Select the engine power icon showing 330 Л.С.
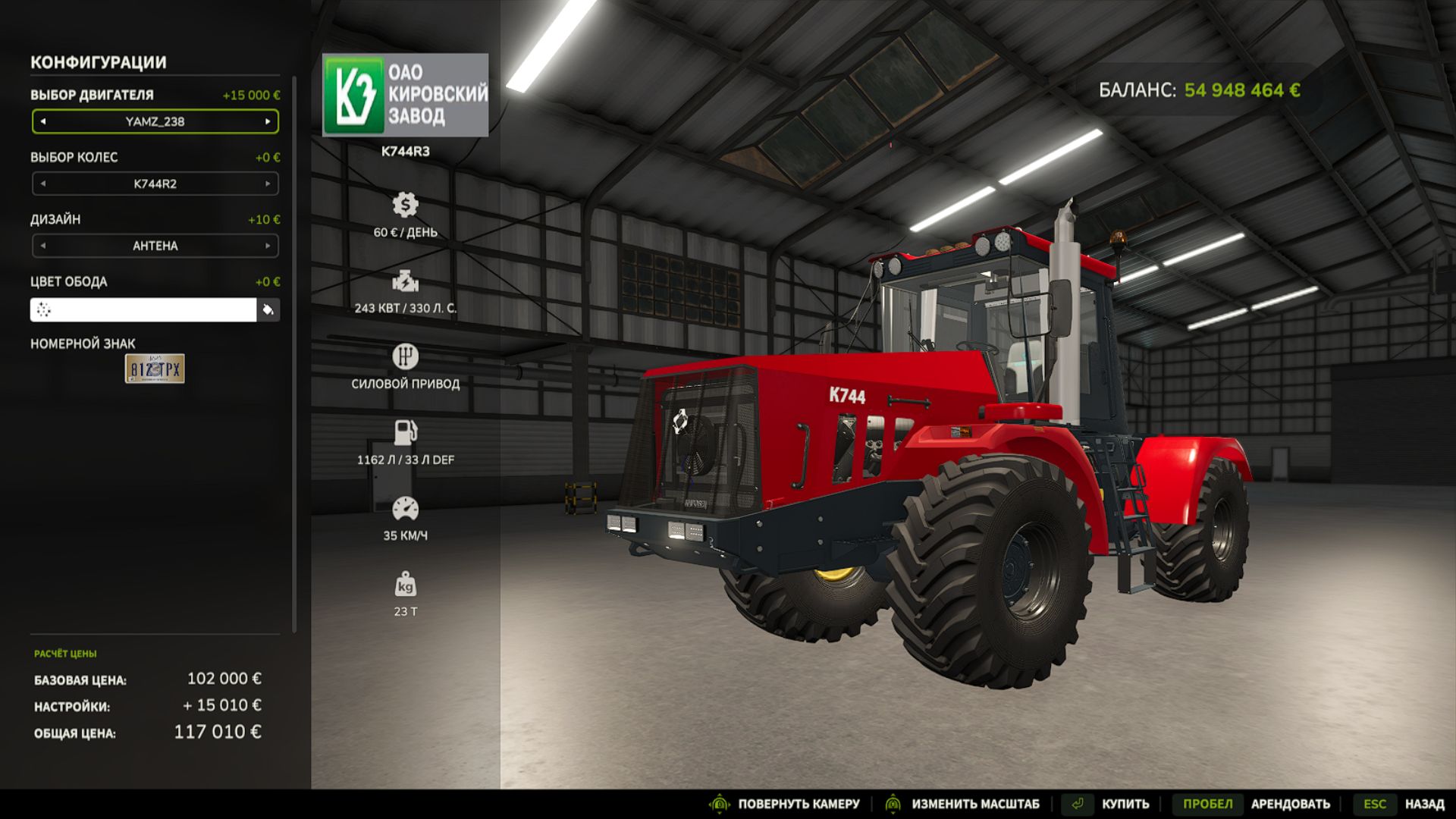The width and height of the screenshot is (1456, 819). point(406,282)
